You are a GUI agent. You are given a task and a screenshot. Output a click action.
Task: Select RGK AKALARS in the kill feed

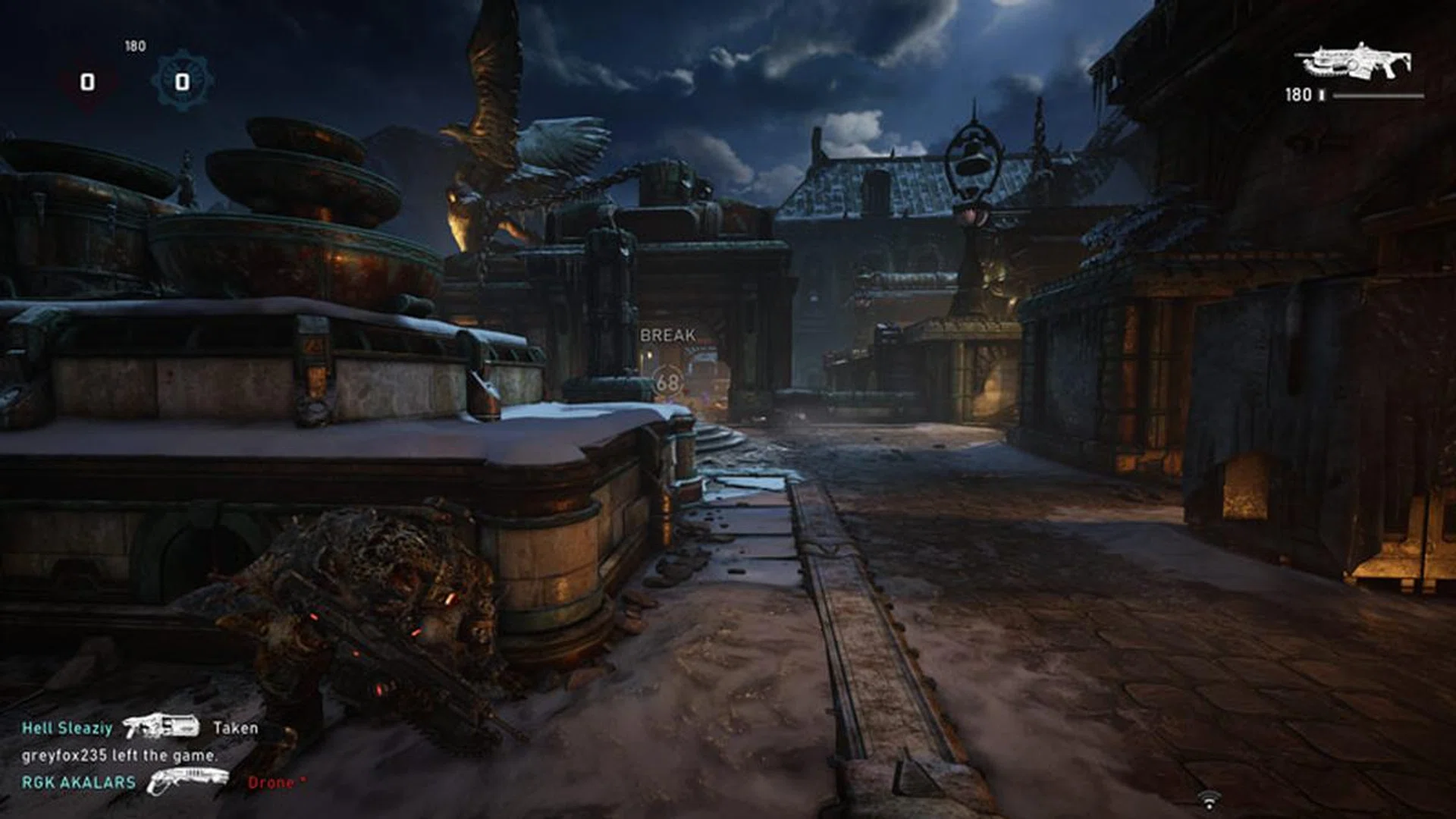[78, 783]
